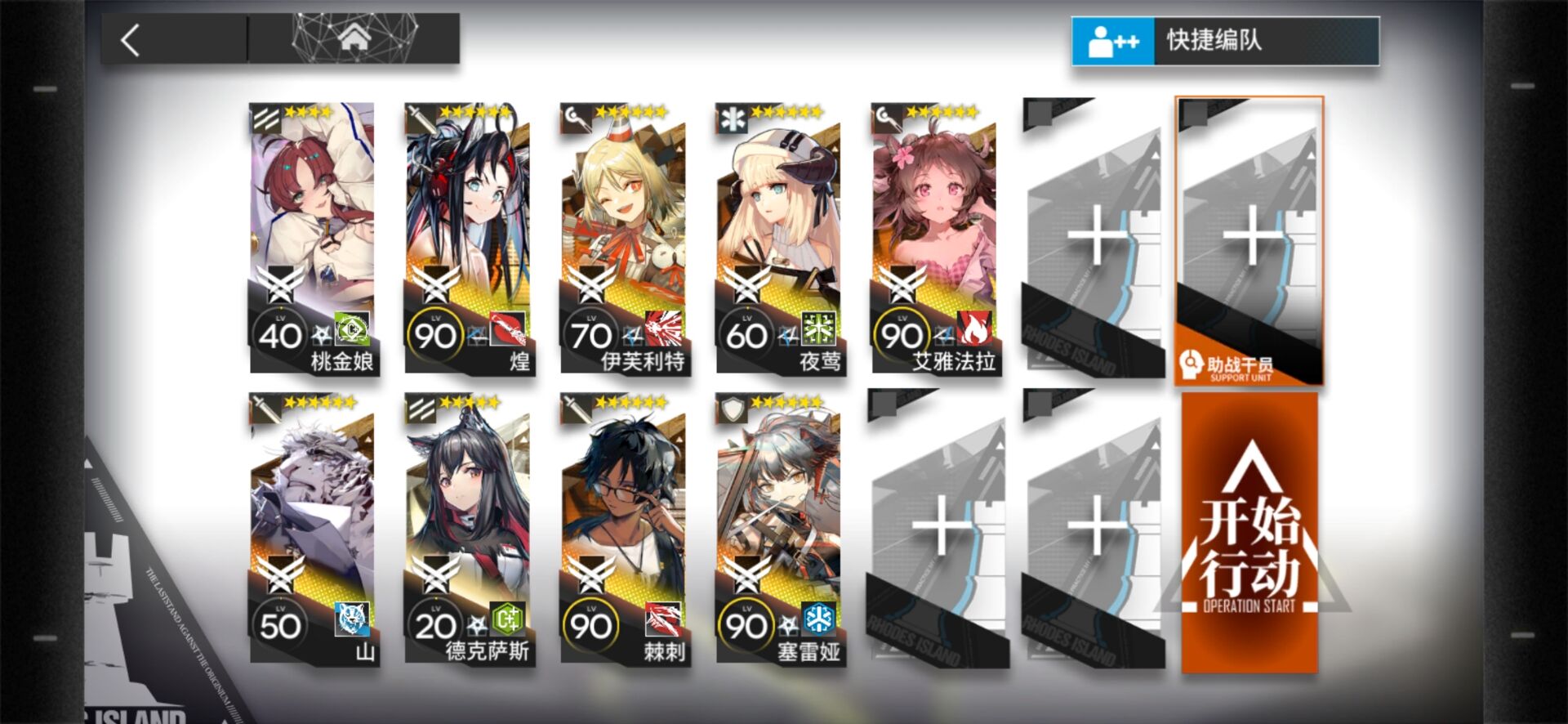Start the operation with 开始行动

(x=1249, y=533)
